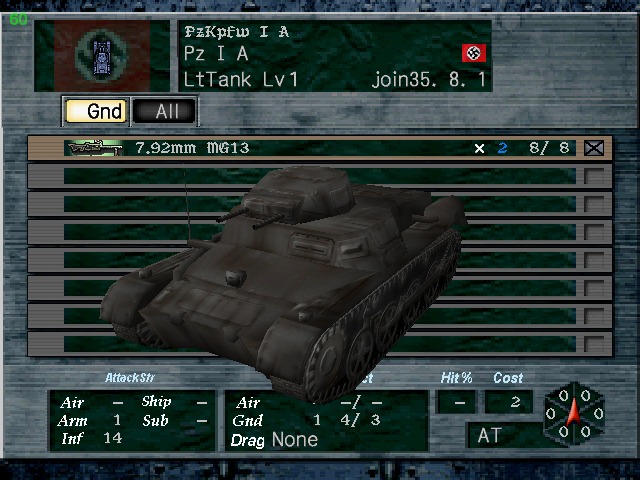The image size is (640, 480).
Task: Click the hexagonal facing compass
Action: (574, 415)
